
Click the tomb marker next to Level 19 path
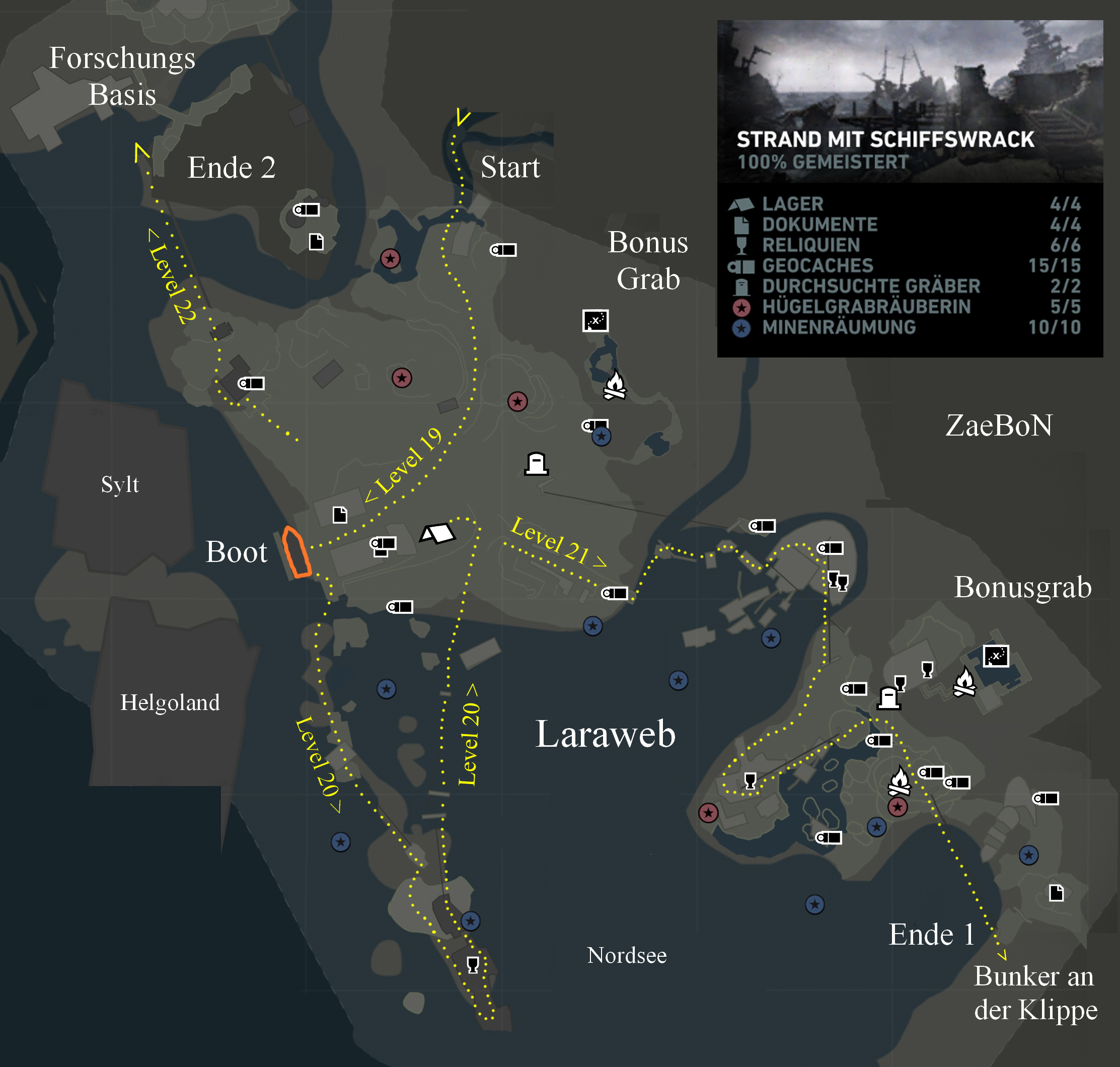536,464
